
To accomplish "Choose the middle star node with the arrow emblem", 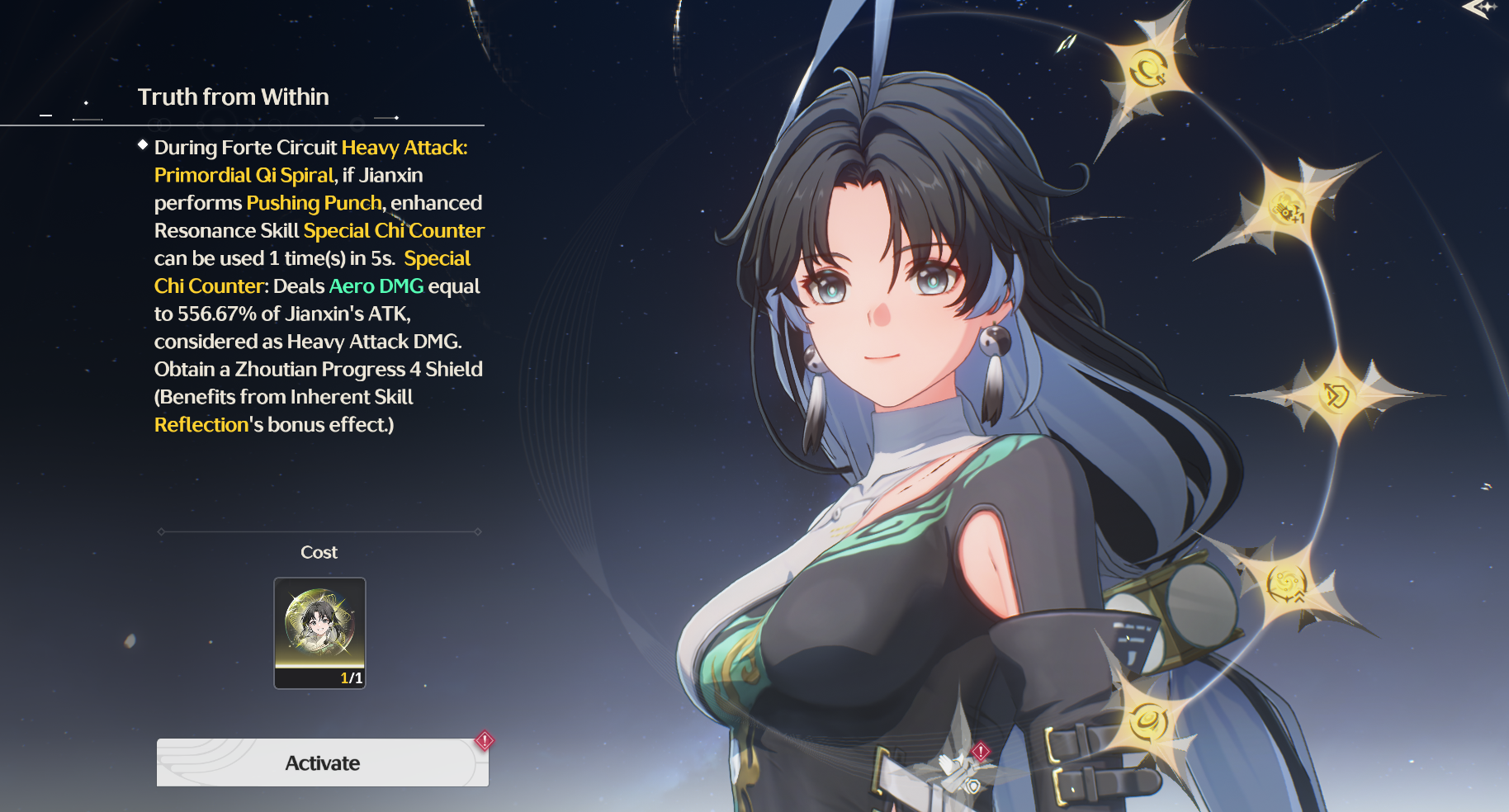I will (x=1335, y=396).
